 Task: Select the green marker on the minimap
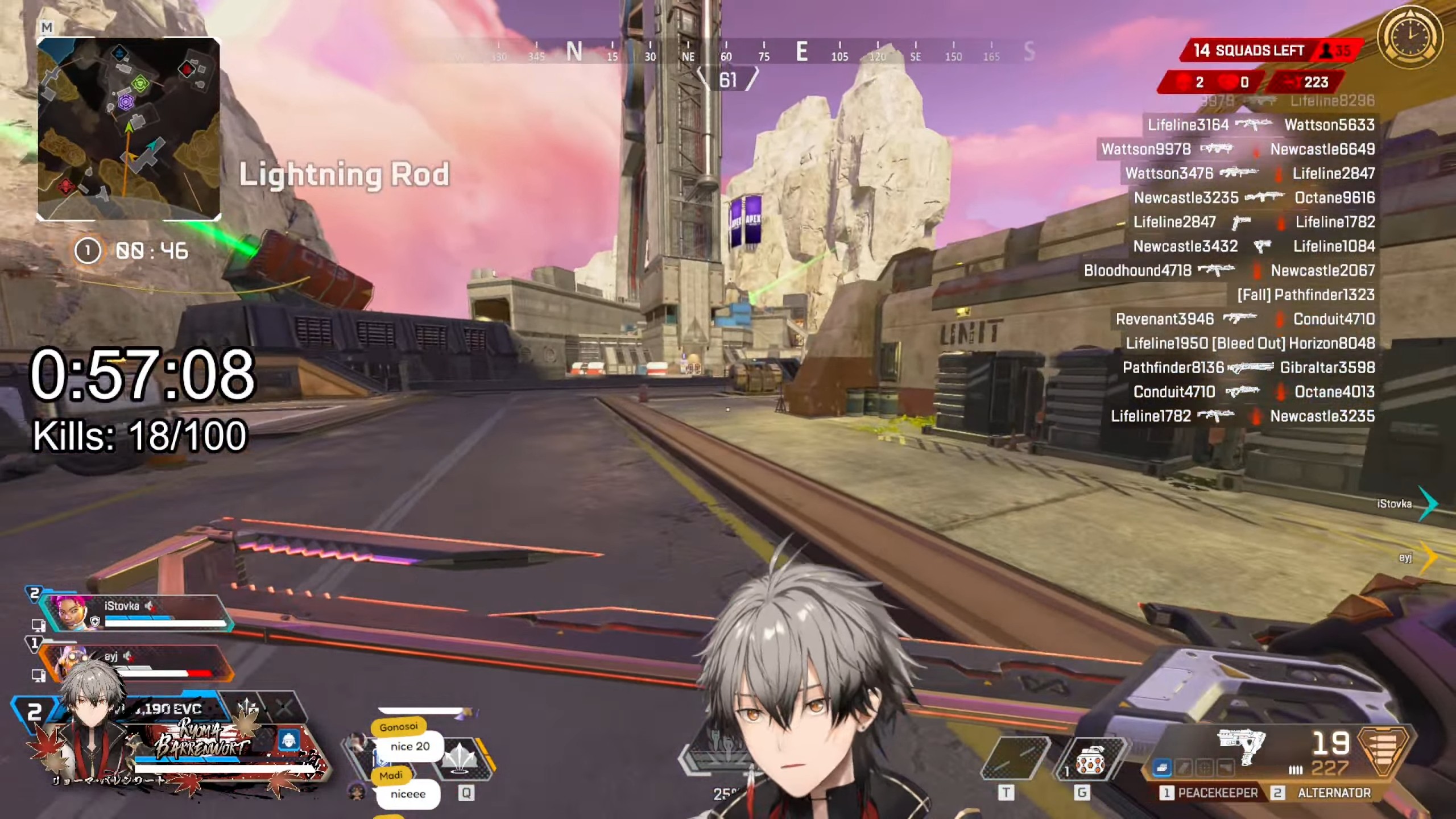point(140,84)
